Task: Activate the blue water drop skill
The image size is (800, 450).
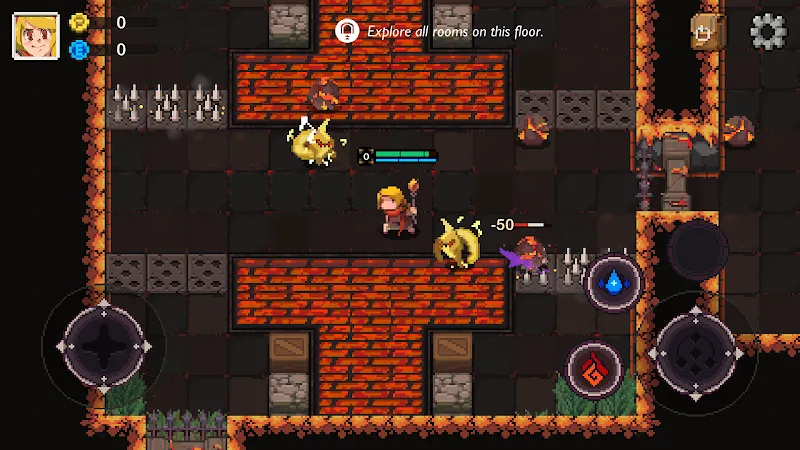Action: [613, 283]
